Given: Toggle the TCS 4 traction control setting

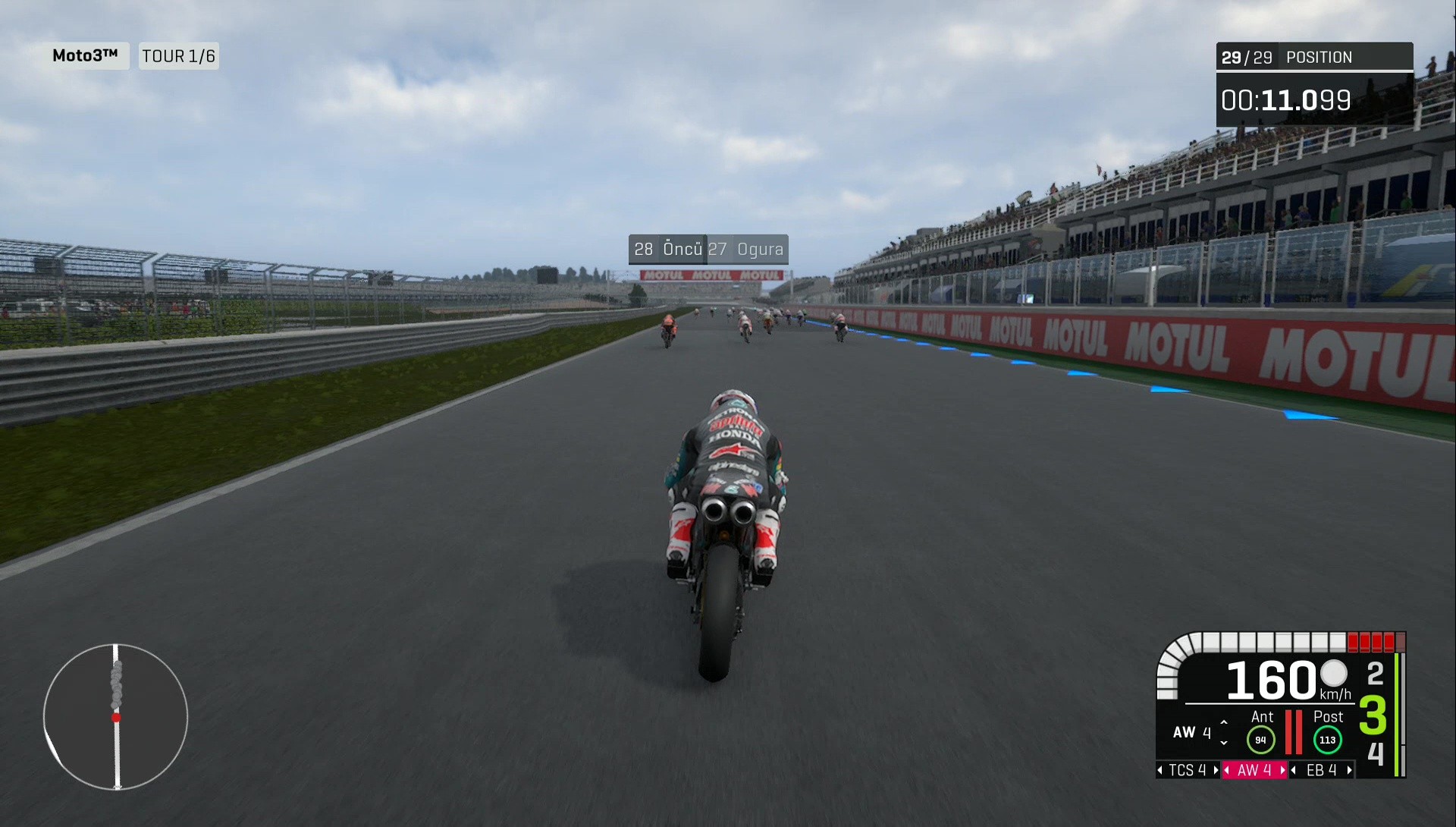Looking at the screenshot, I should [1188, 771].
